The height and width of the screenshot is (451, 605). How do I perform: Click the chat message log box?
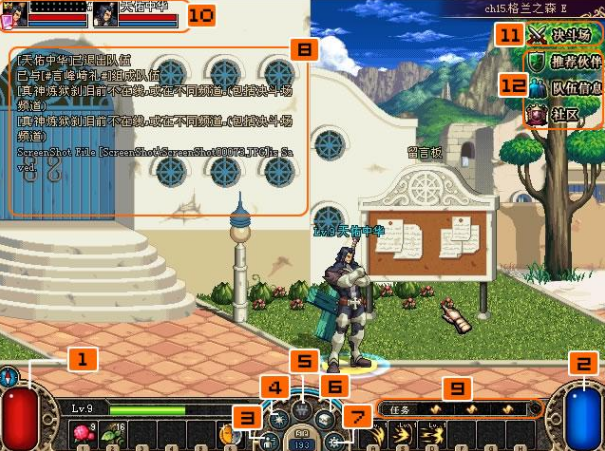coord(158,130)
